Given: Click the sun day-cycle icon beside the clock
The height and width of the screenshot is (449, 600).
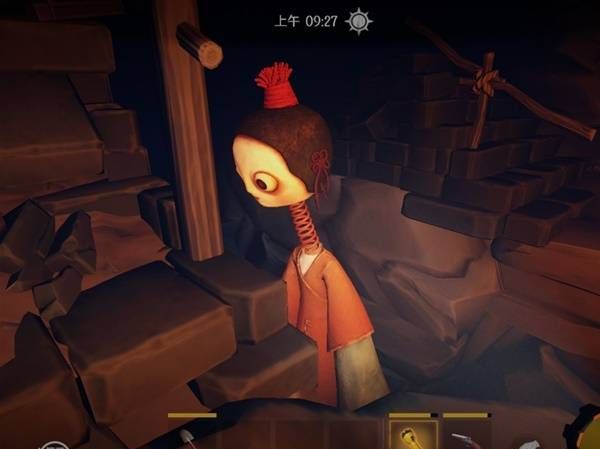Looking at the screenshot, I should pyautogui.click(x=359, y=21).
